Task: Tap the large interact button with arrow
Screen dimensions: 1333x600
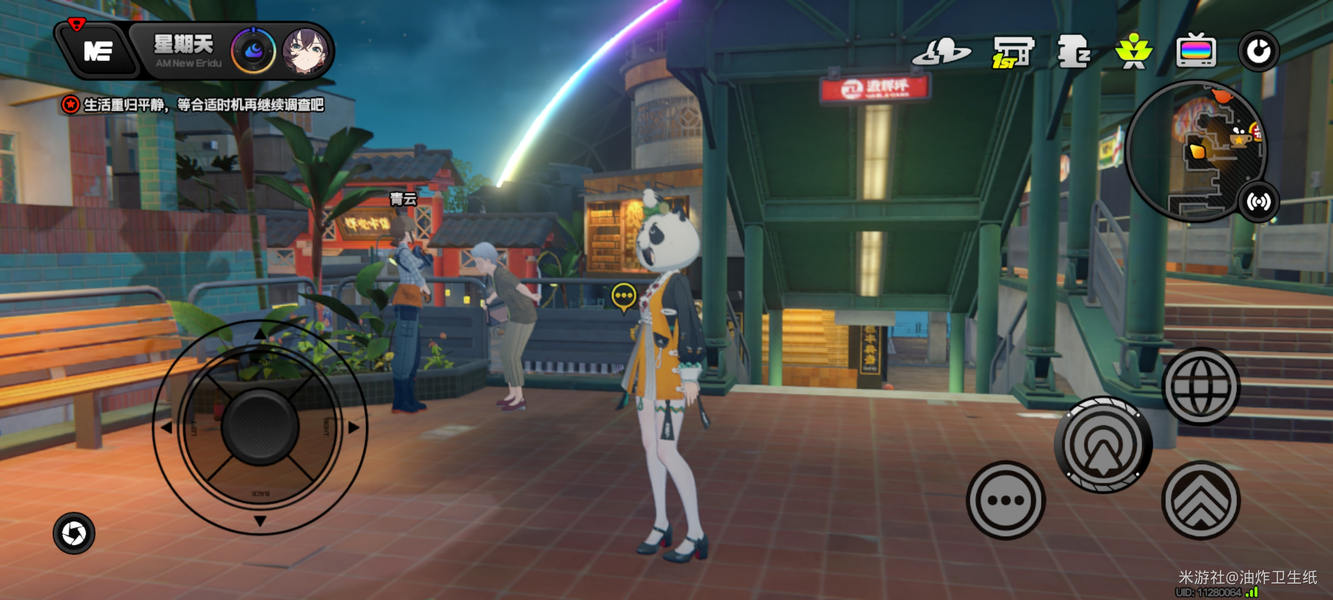Action: [1103, 445]
